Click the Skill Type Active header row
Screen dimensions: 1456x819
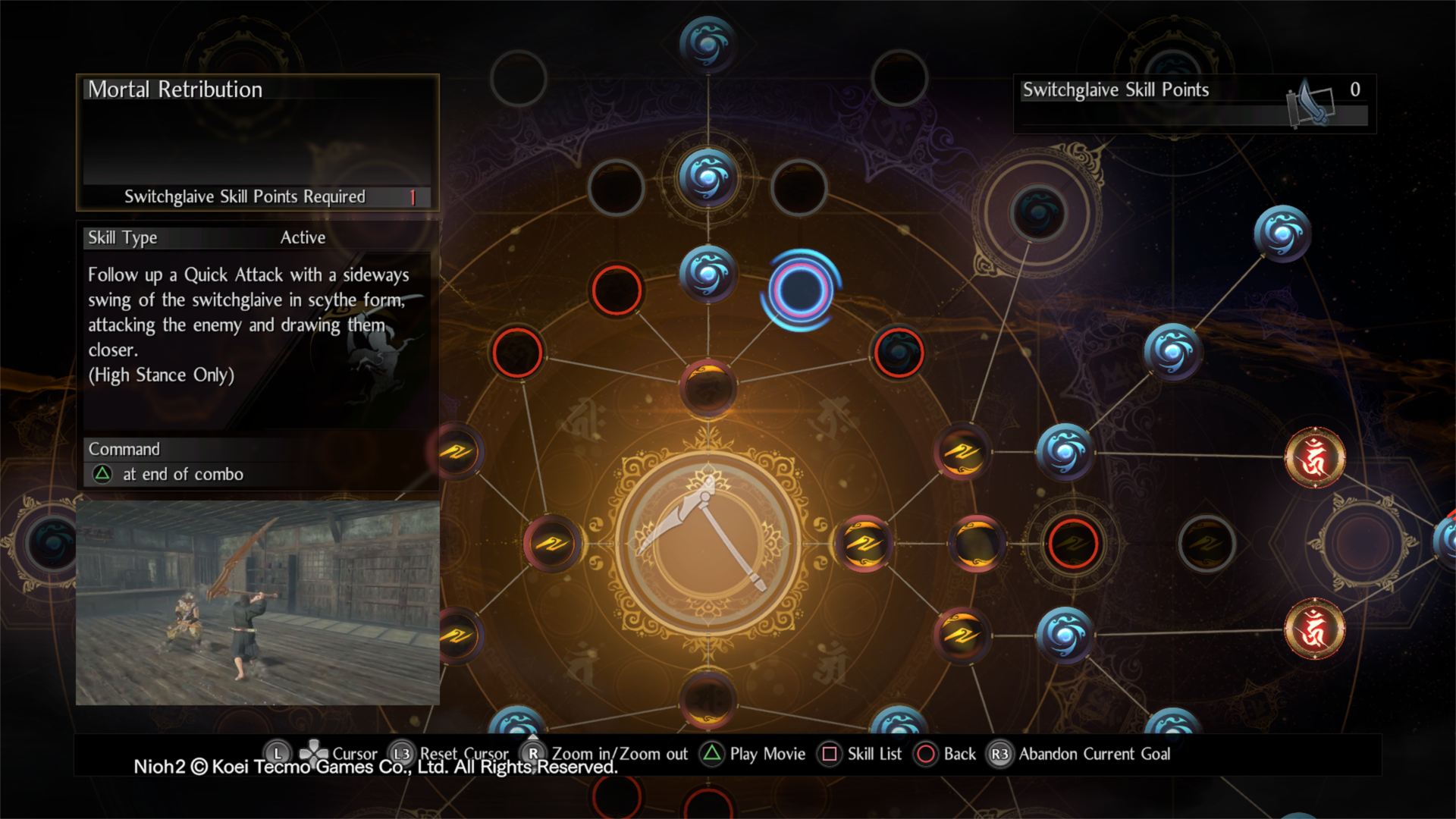256,237
